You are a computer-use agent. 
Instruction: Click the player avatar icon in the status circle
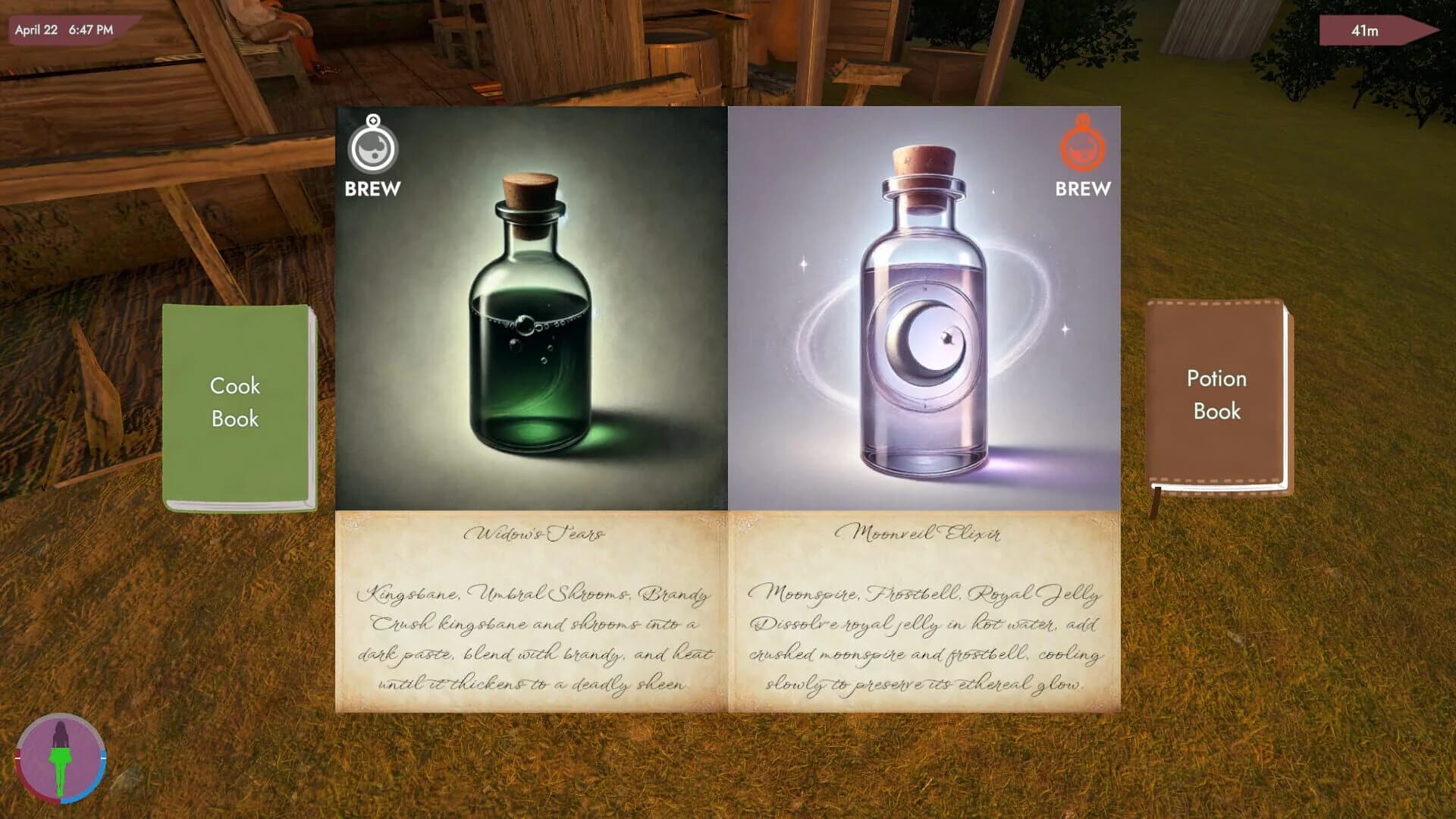(59, 761)
